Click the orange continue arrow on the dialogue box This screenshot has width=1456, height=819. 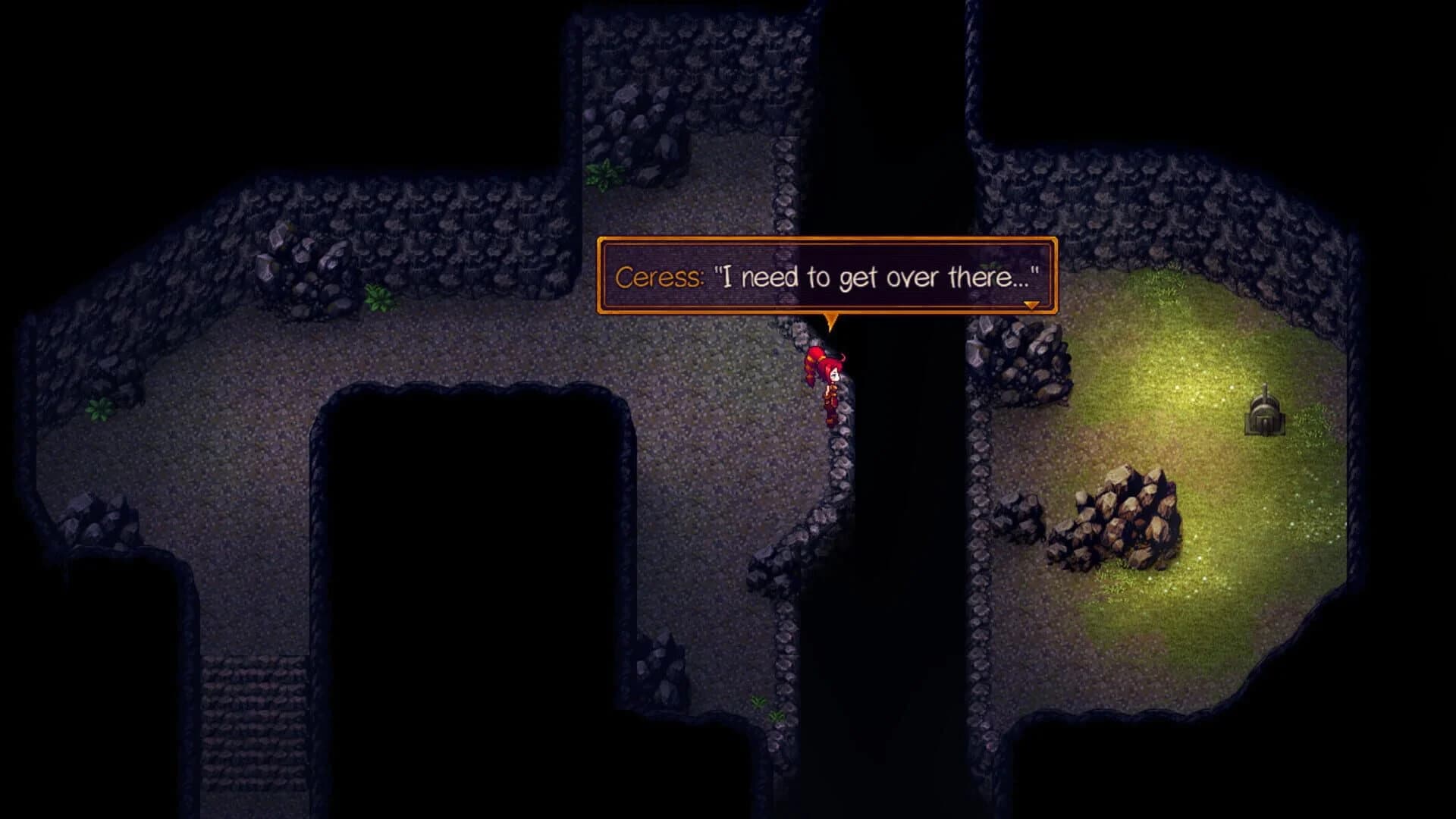(1030, 306)
